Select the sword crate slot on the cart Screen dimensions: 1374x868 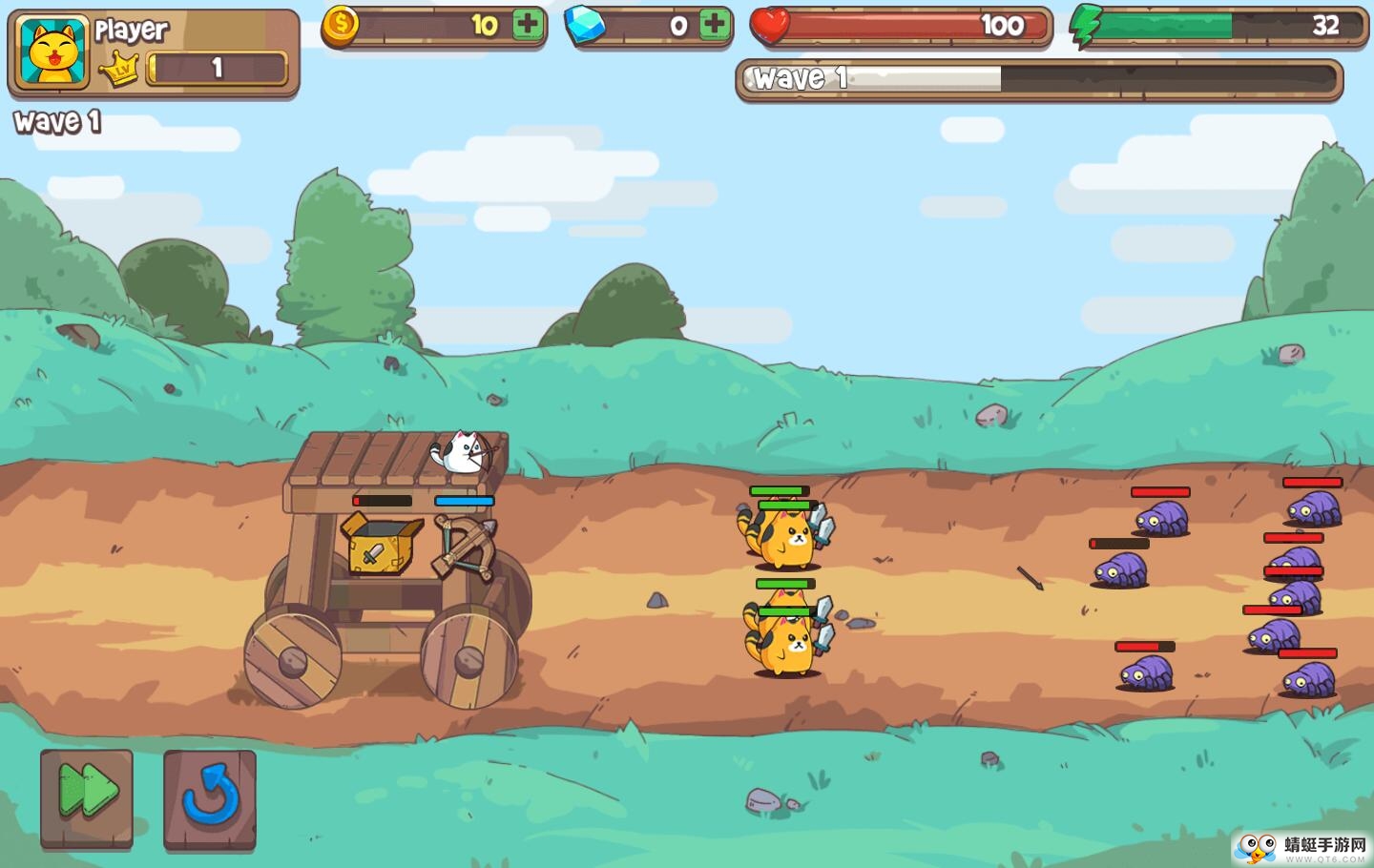point(379,546)
